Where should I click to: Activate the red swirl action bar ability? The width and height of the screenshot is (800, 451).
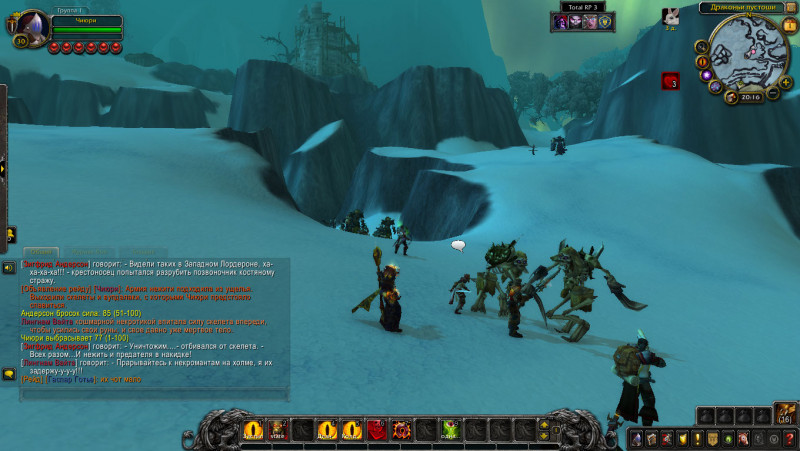pyautogui.click(x=402, y=430)
